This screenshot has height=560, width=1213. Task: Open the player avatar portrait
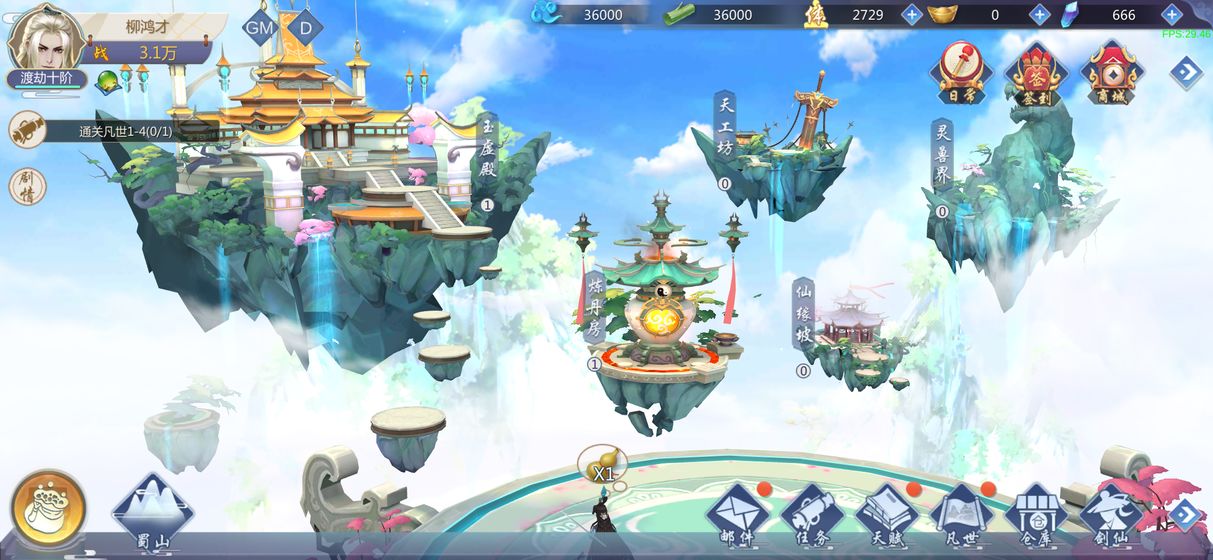pos(45,38)
